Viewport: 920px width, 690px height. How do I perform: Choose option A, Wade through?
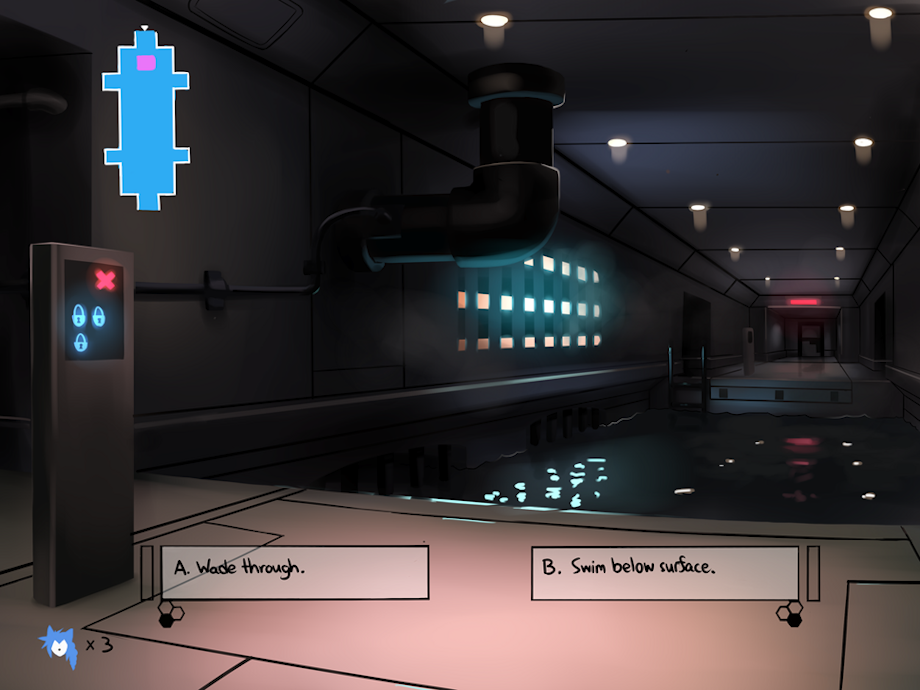pyautogui.click(x=294, y=572)
